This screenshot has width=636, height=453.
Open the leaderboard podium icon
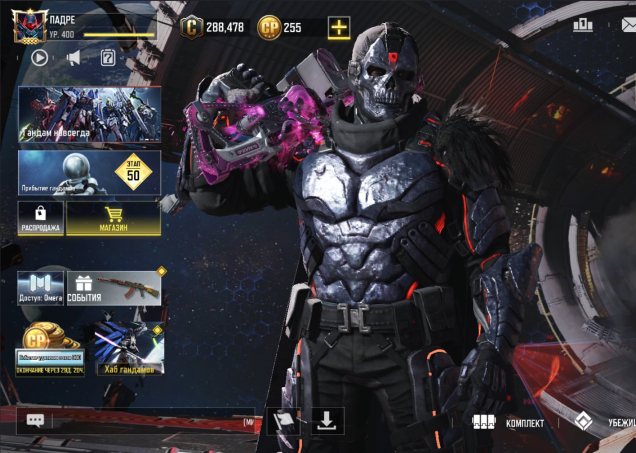point(582,24)
